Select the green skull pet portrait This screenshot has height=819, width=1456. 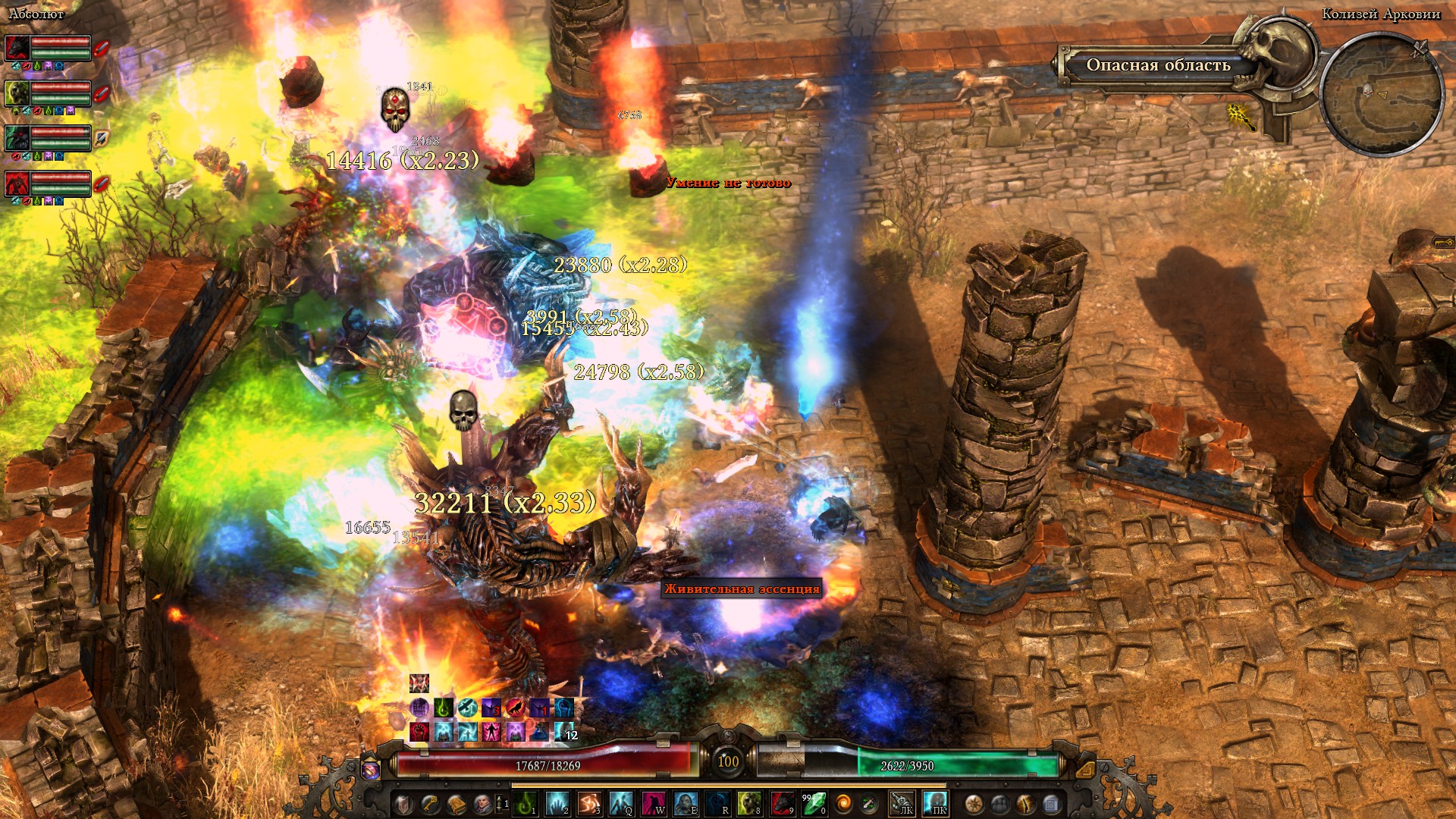tap(17, 93)
